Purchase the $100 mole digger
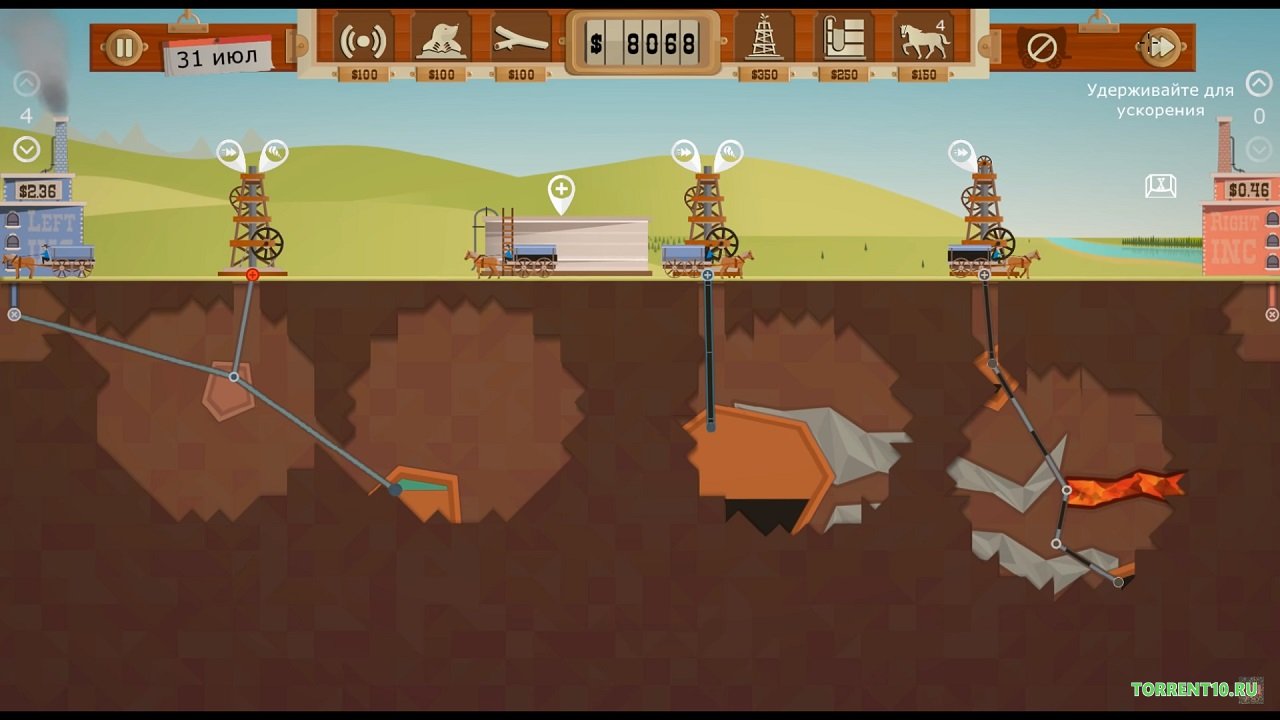 (x=441, y=42)
